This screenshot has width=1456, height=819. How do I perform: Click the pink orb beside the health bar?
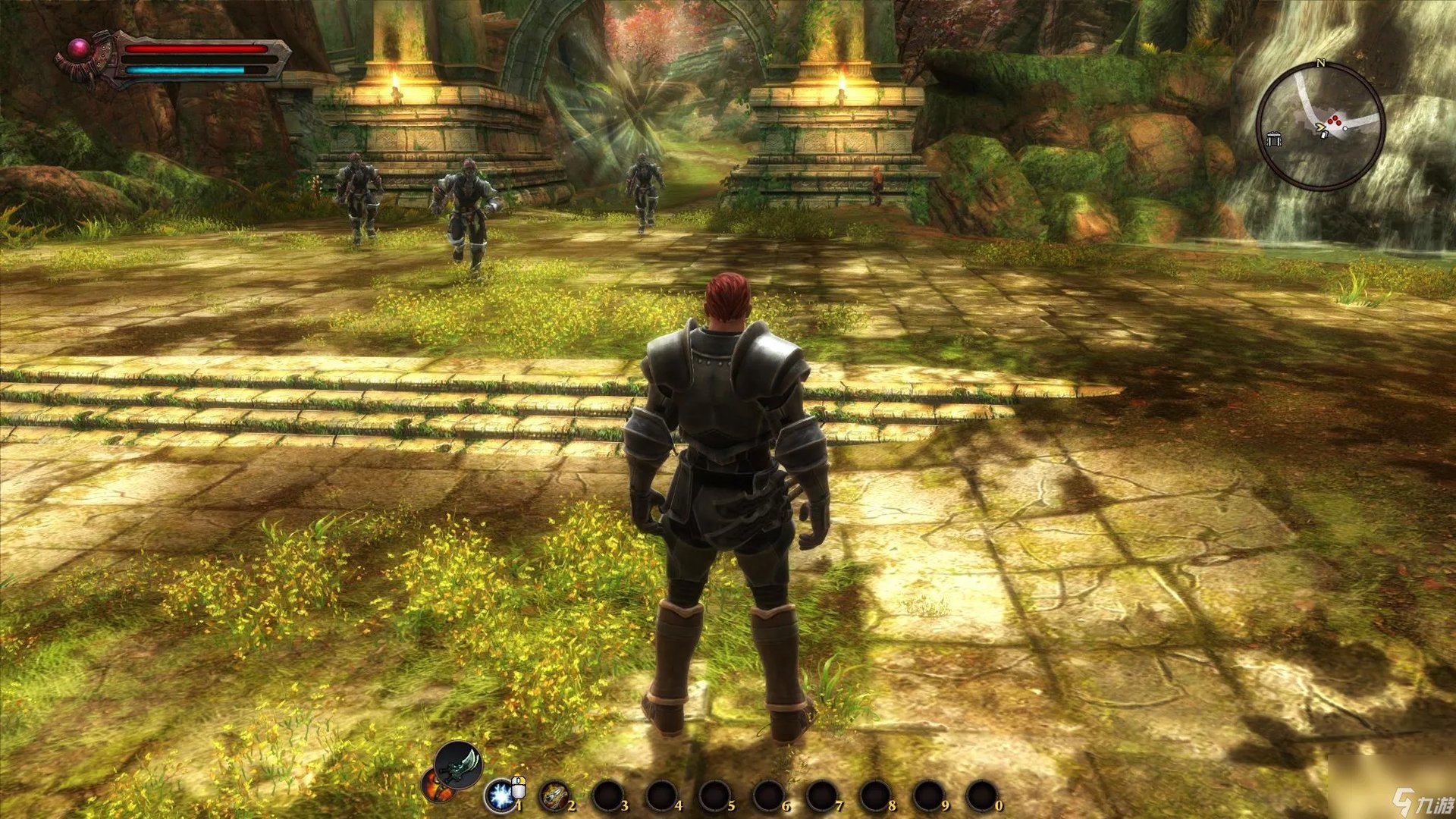pyautogui.click(x=79, y=50)
